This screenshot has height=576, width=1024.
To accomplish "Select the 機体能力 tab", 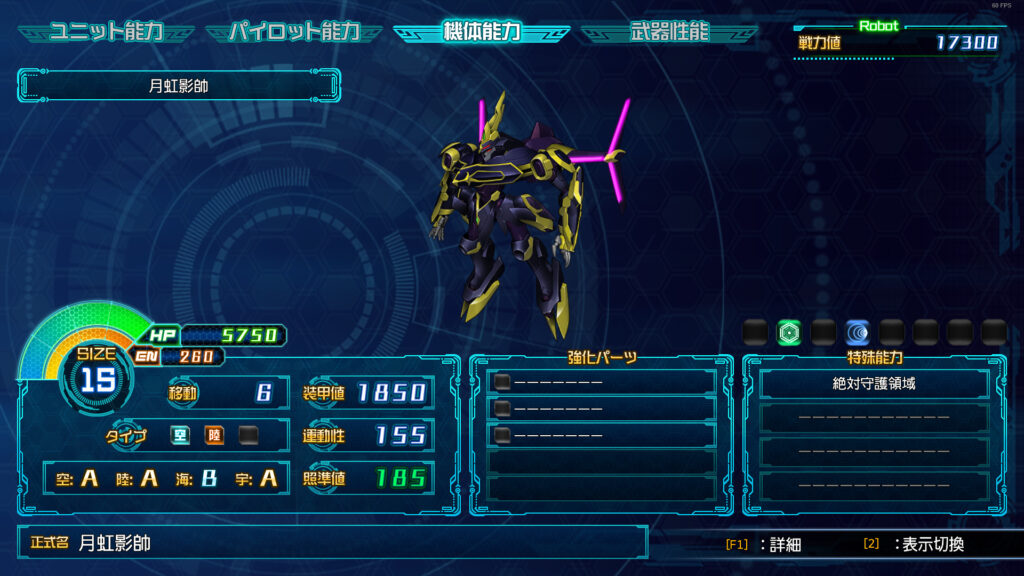I will coord(481,32).
